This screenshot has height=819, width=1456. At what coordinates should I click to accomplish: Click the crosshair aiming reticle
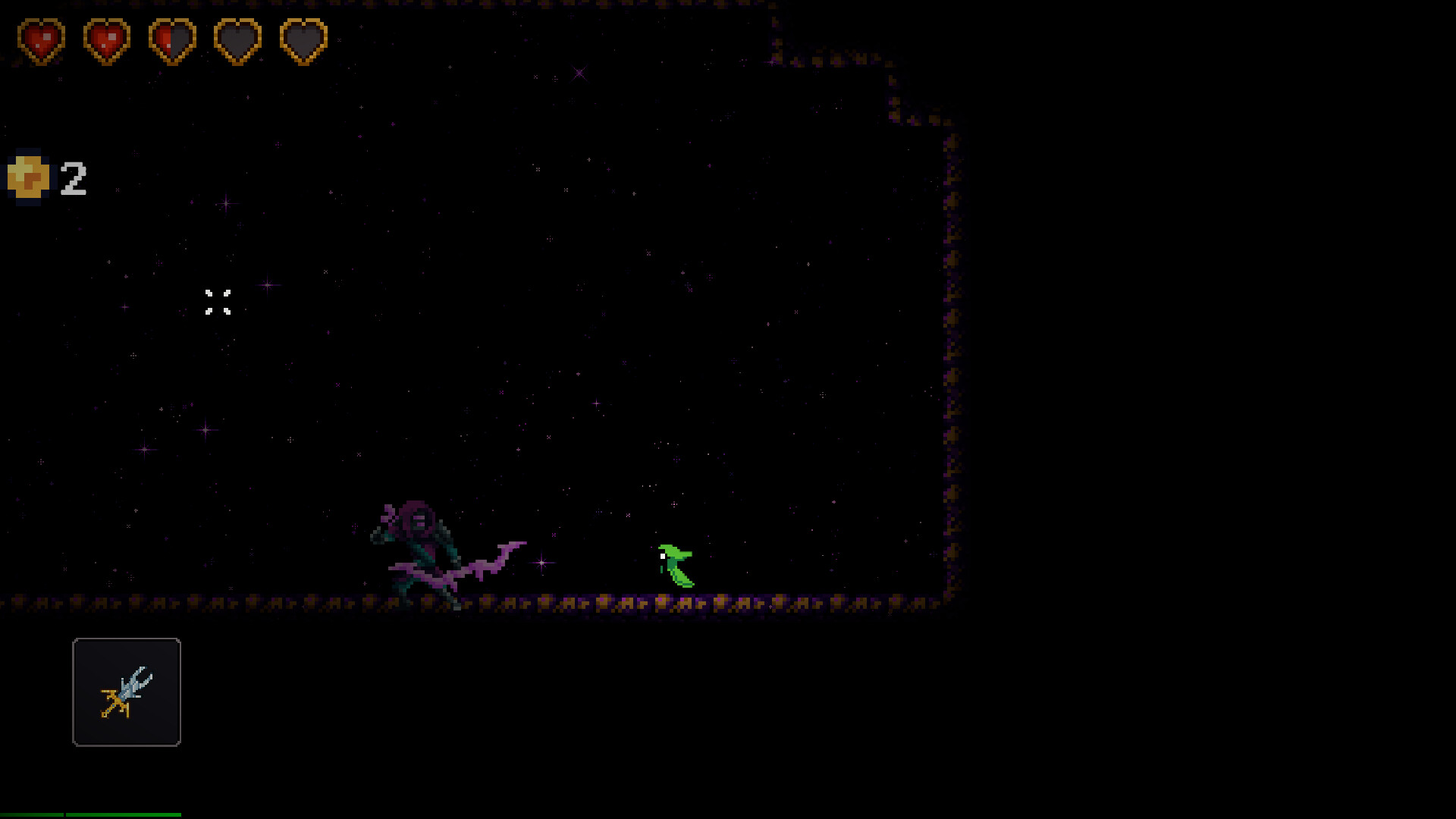pos(219,303)
